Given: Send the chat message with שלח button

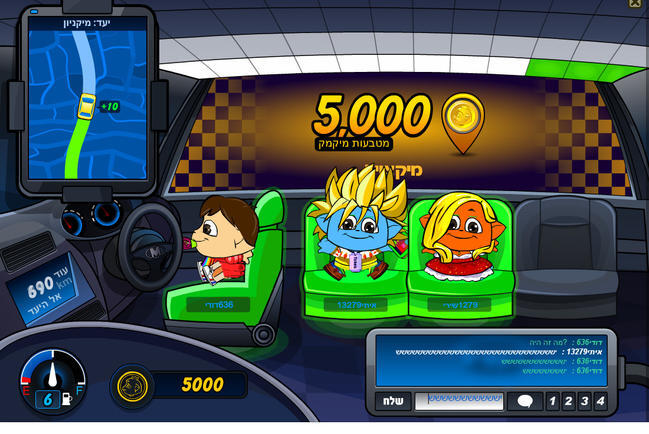Looking at the screenshot, I should click(x=394, y=401).
